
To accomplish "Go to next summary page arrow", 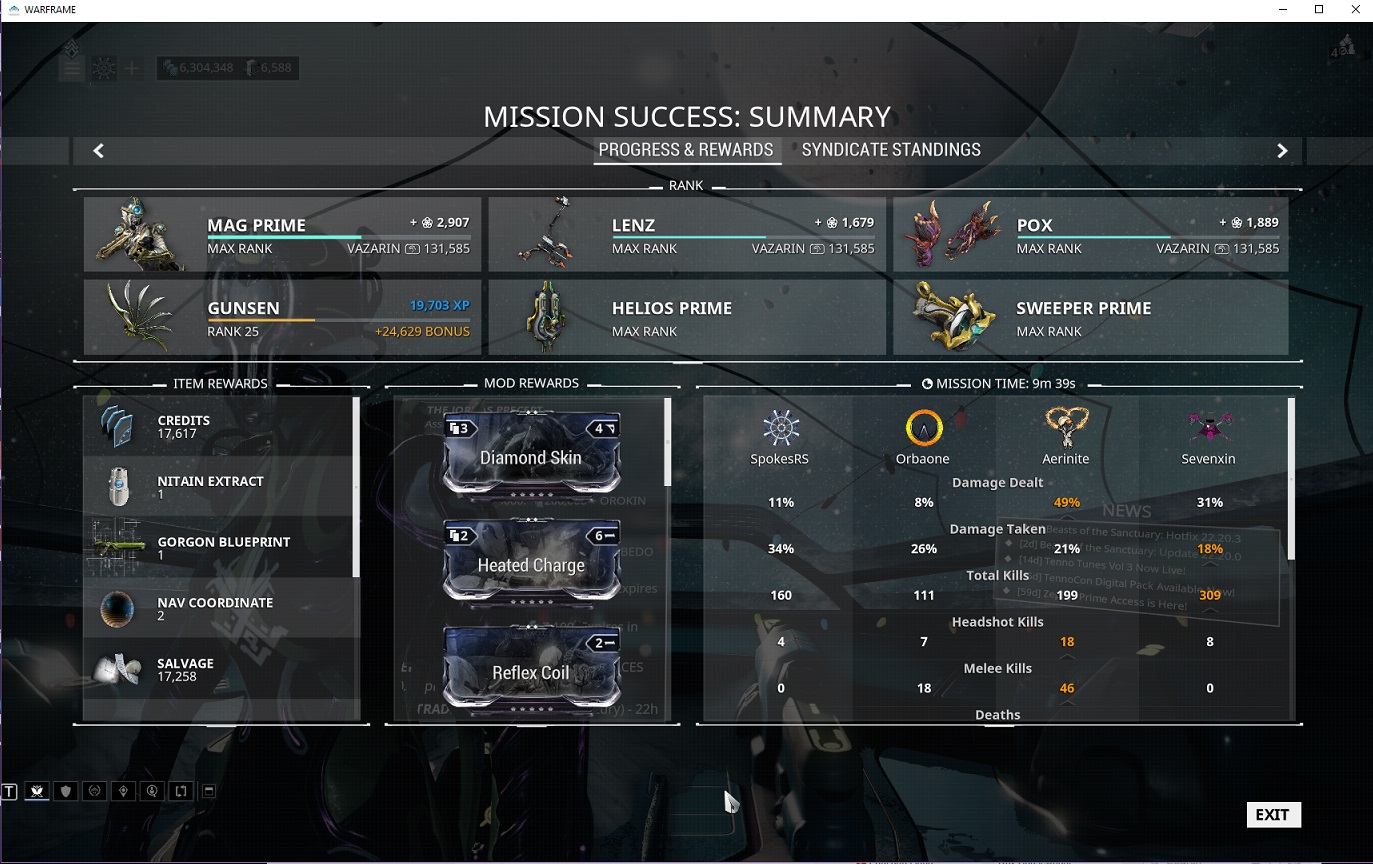I will click(x=1282, y=151).
